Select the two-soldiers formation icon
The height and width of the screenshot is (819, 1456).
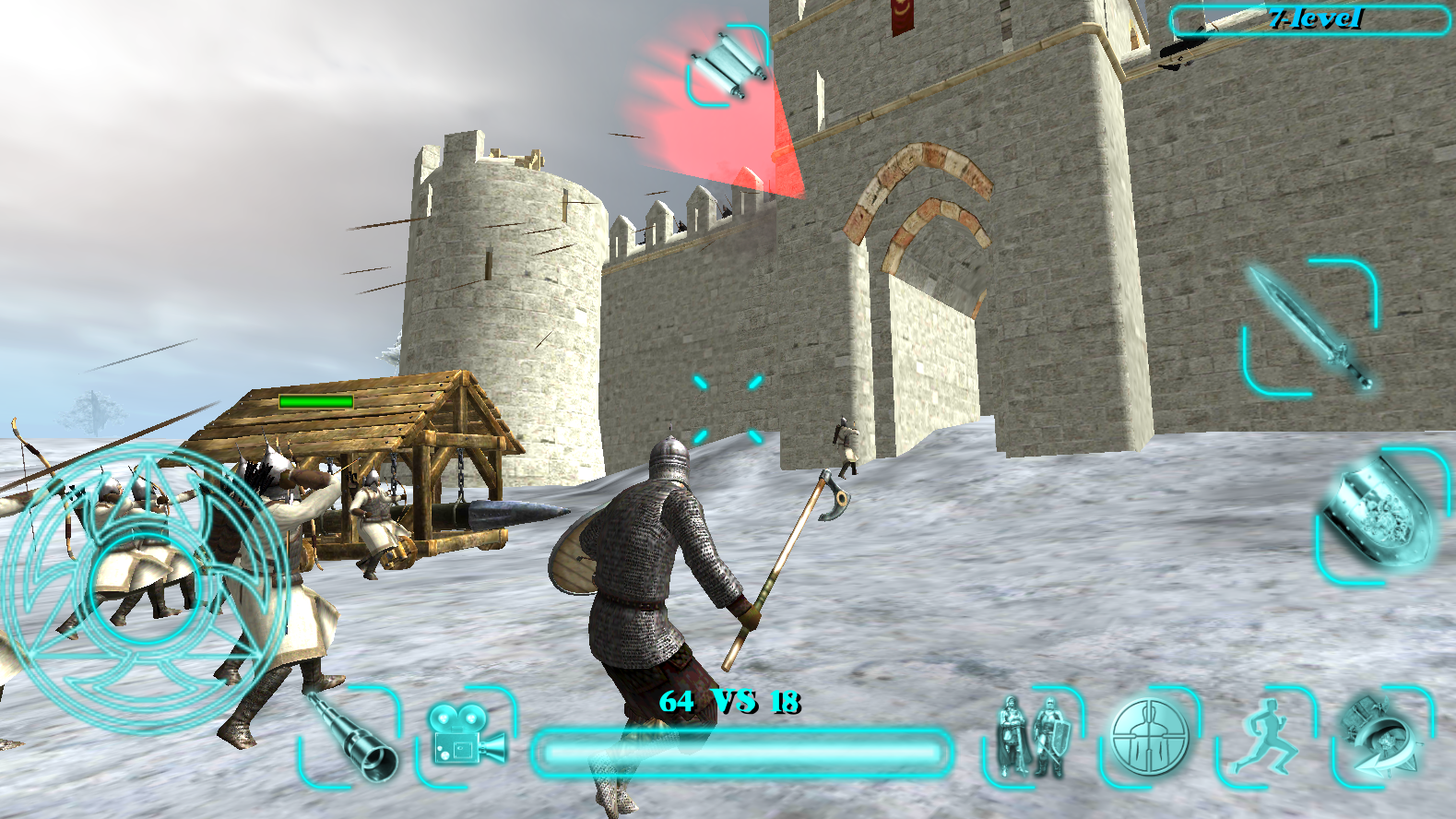tap(1033, 738)
